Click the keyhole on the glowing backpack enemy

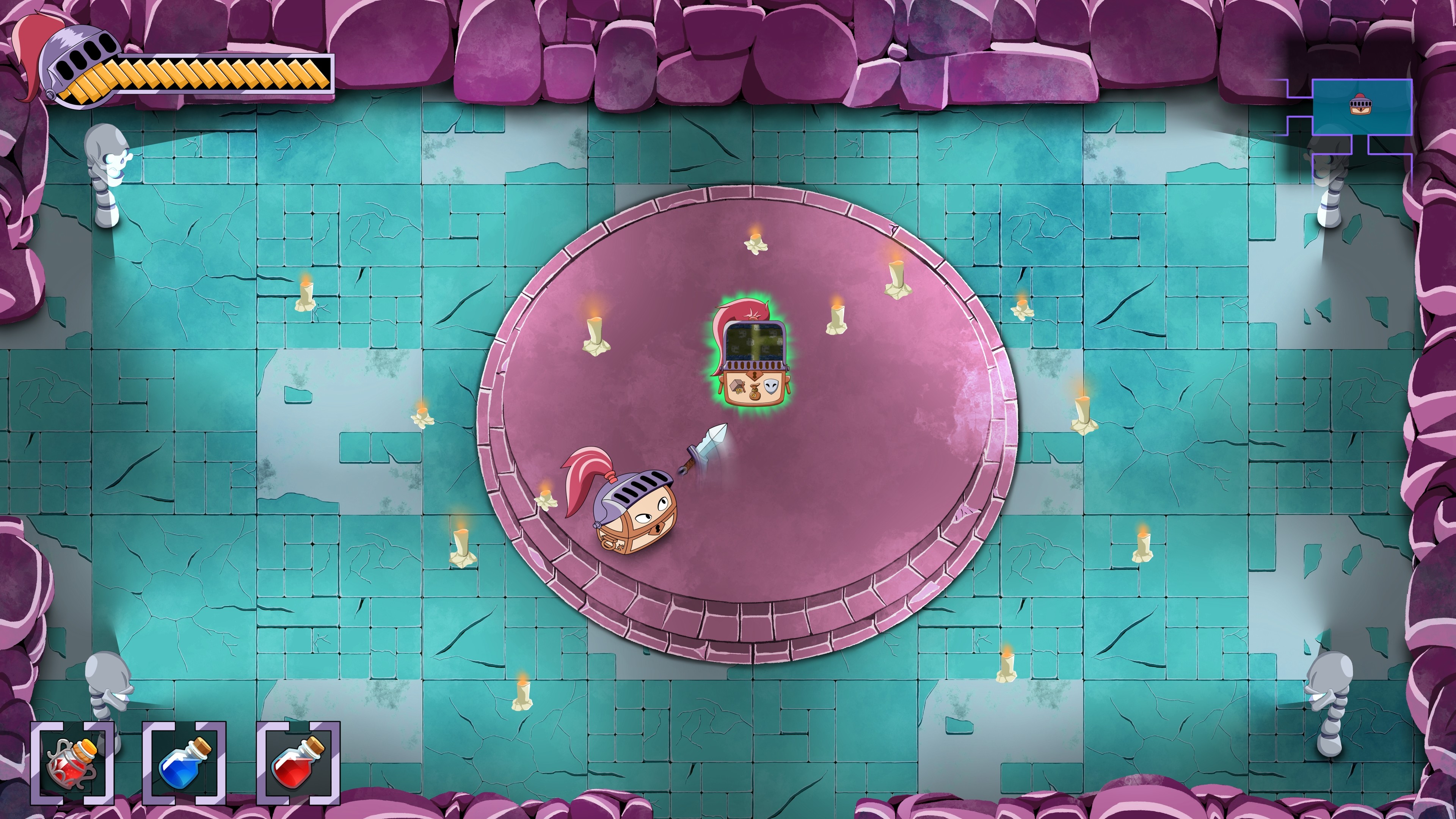755,375
